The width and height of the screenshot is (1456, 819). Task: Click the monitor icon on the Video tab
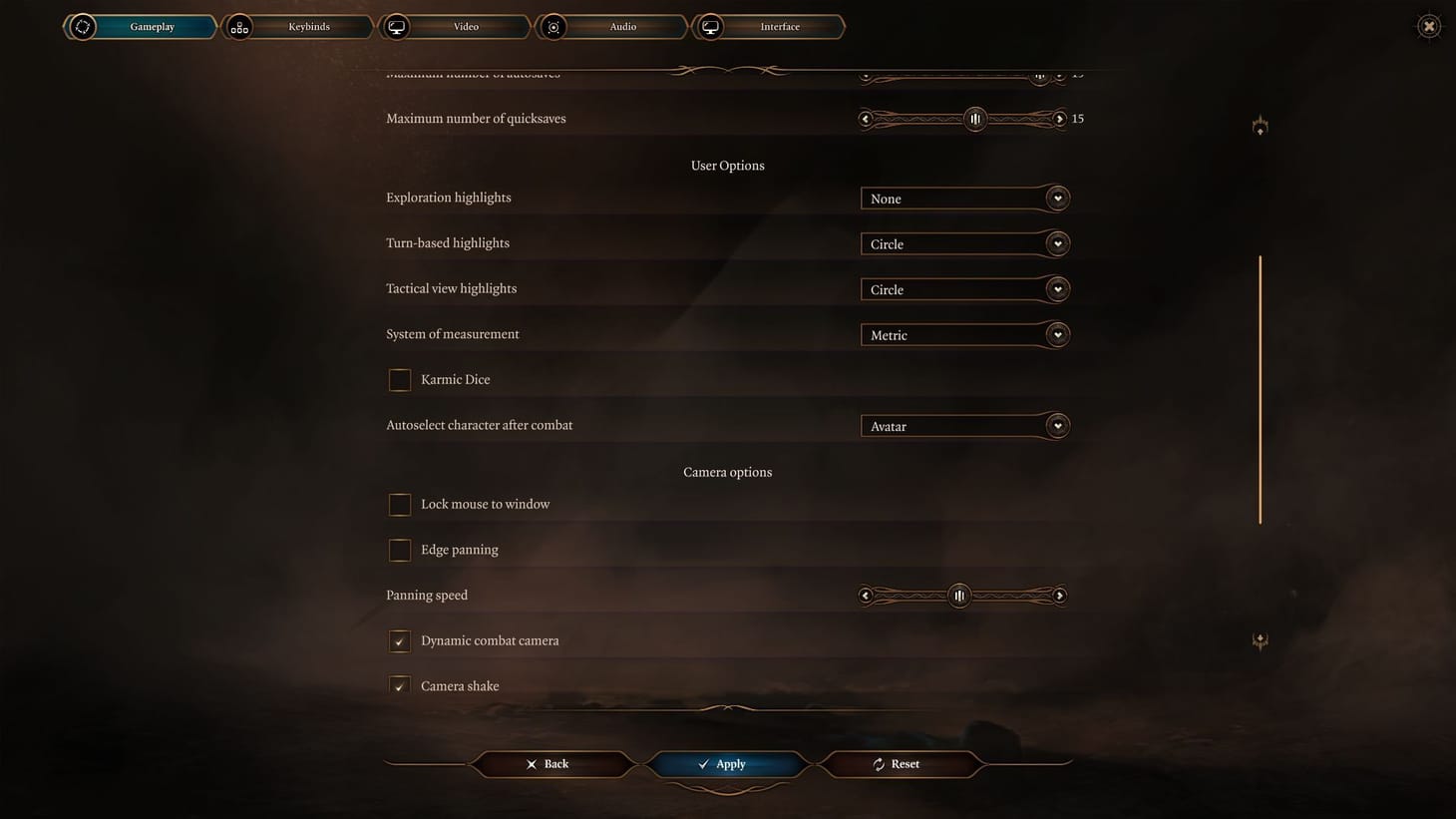[396, 26]
